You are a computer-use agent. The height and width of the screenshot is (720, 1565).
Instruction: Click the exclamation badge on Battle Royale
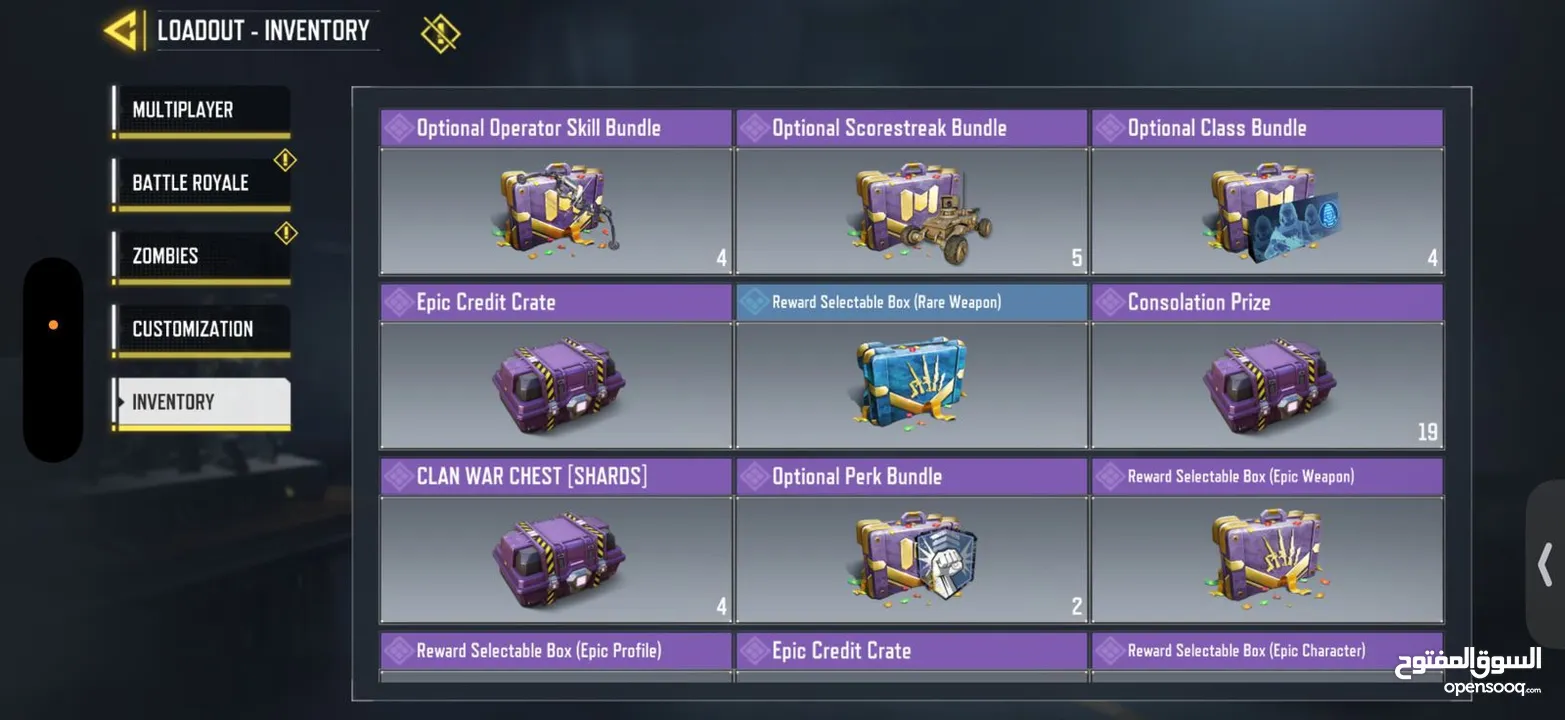tap(285, 157)
